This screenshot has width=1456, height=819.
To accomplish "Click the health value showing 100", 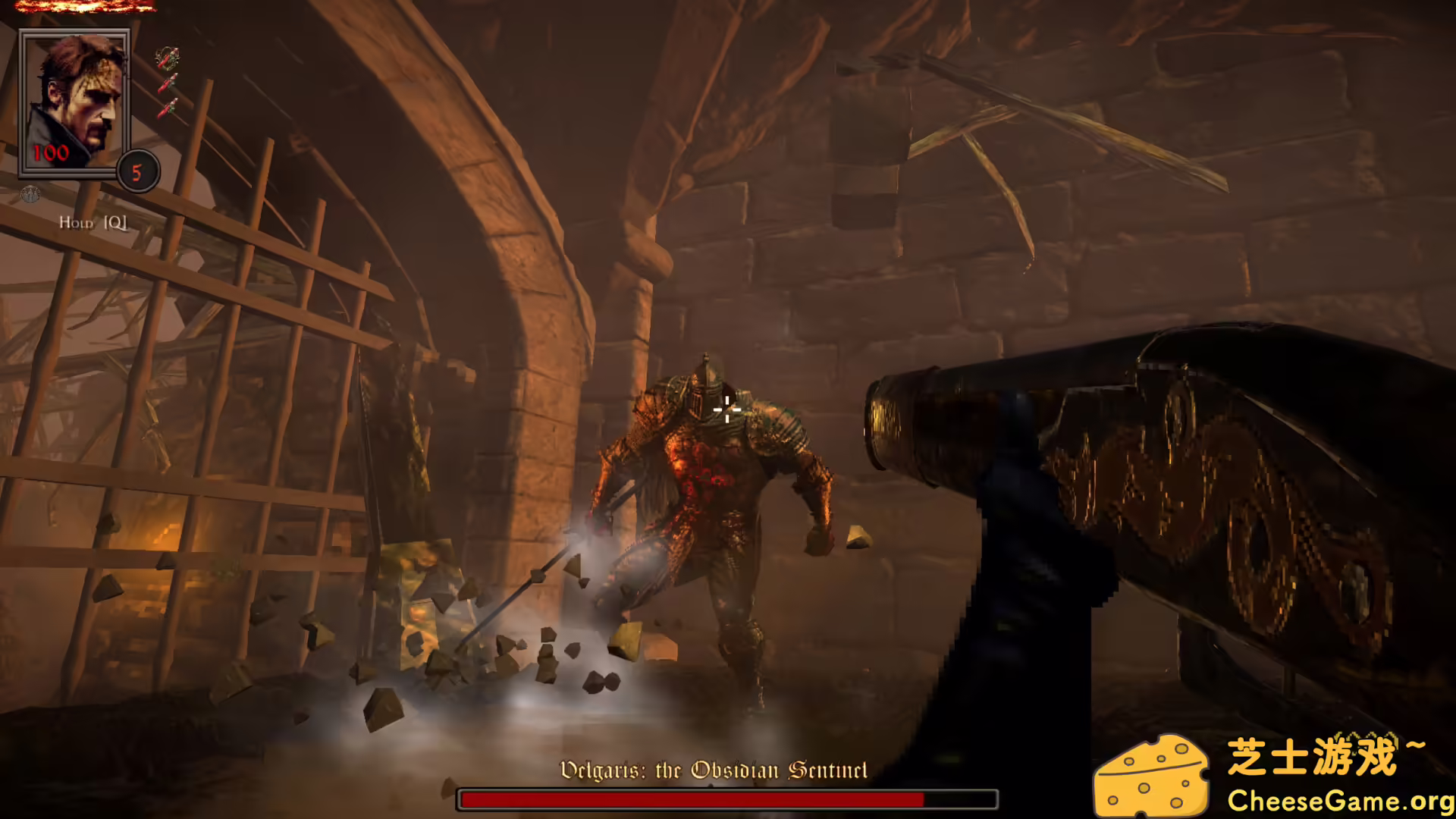I will [x=50, y=152].
